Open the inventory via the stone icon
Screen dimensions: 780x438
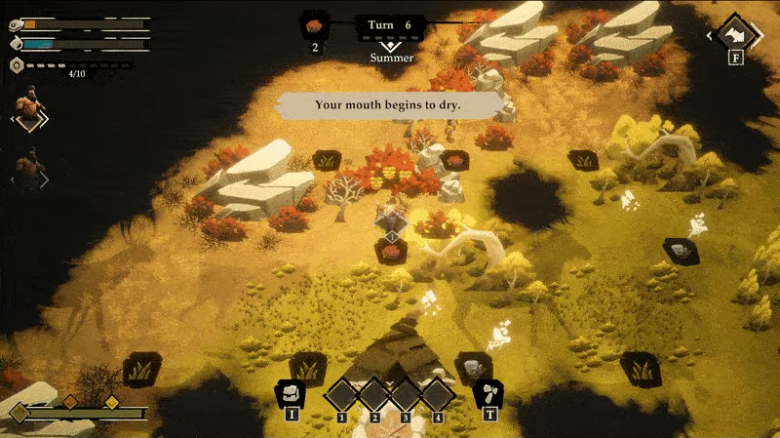pyautogui.click(x=290, y=392)
